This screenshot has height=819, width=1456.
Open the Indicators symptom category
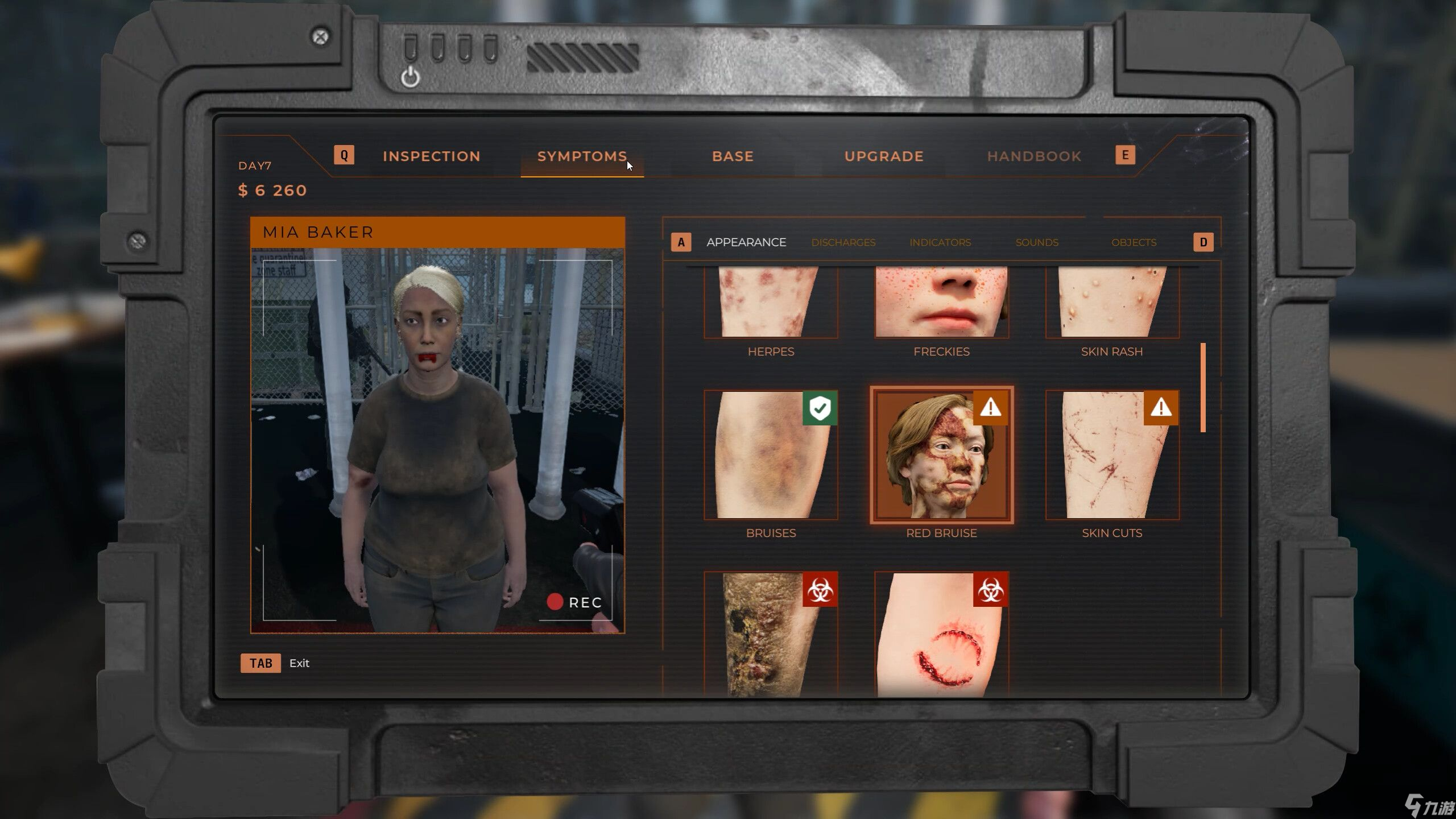[x=940, y=242]
